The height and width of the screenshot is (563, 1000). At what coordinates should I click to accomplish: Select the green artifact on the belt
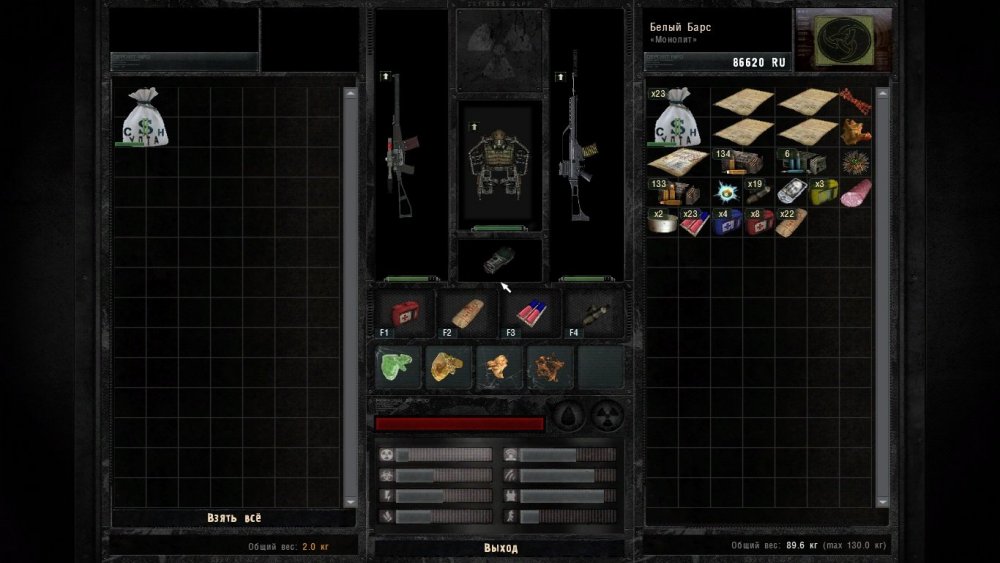(399, 367)
